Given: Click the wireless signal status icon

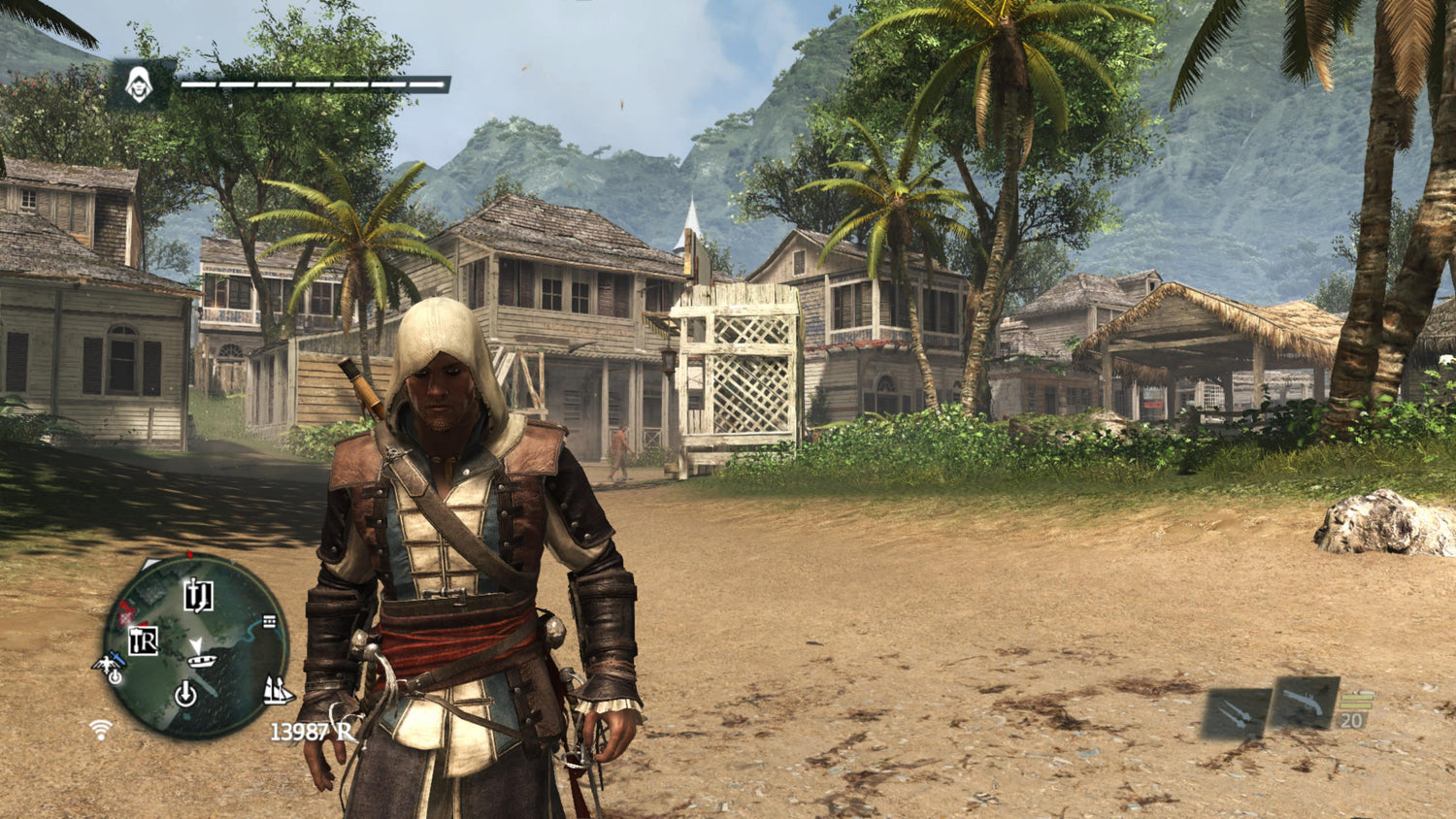Looking at the screenshot, I should click(100, 729).
